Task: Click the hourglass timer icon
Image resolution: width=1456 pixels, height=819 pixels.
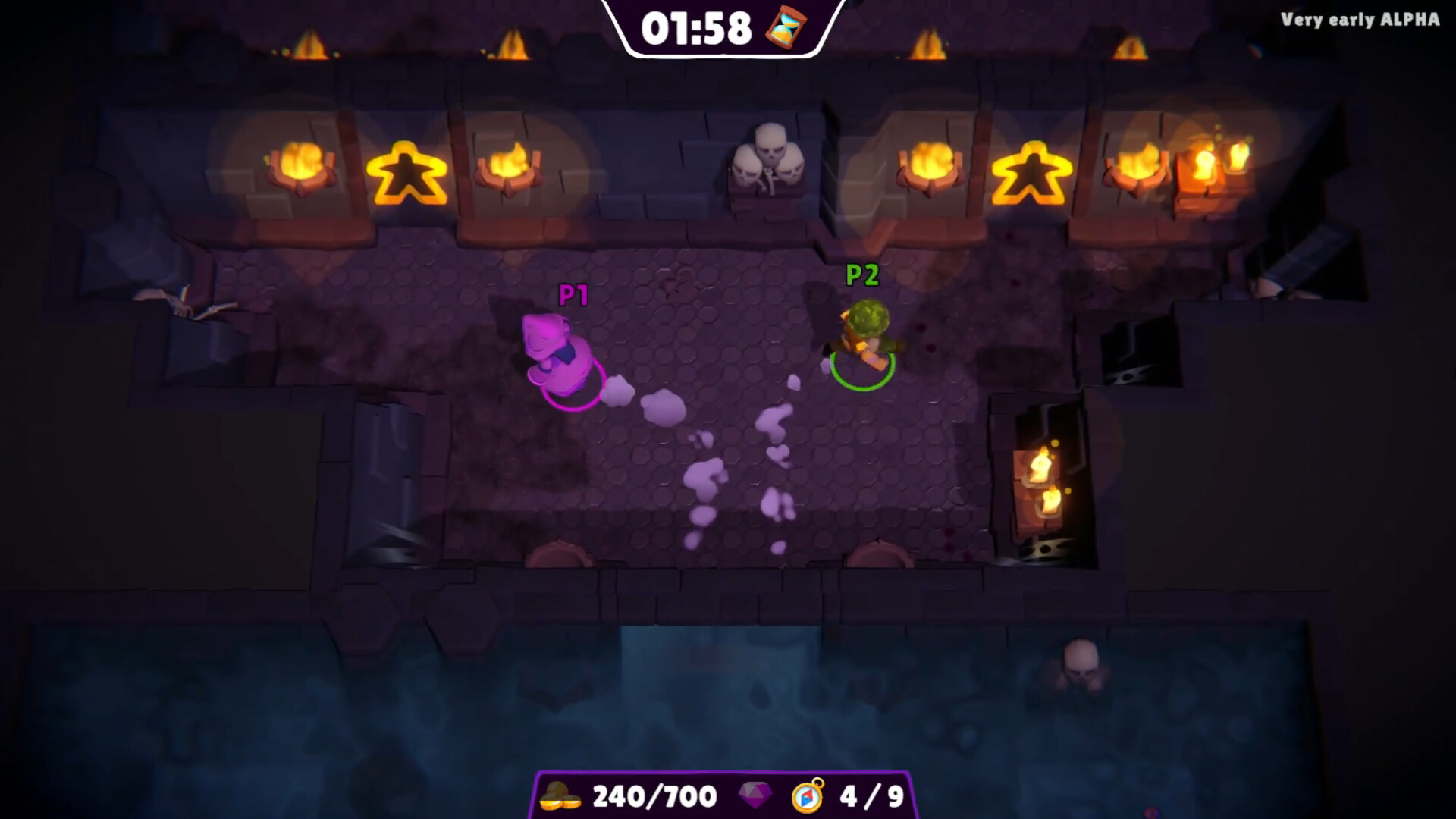Action: click(785, 29)
